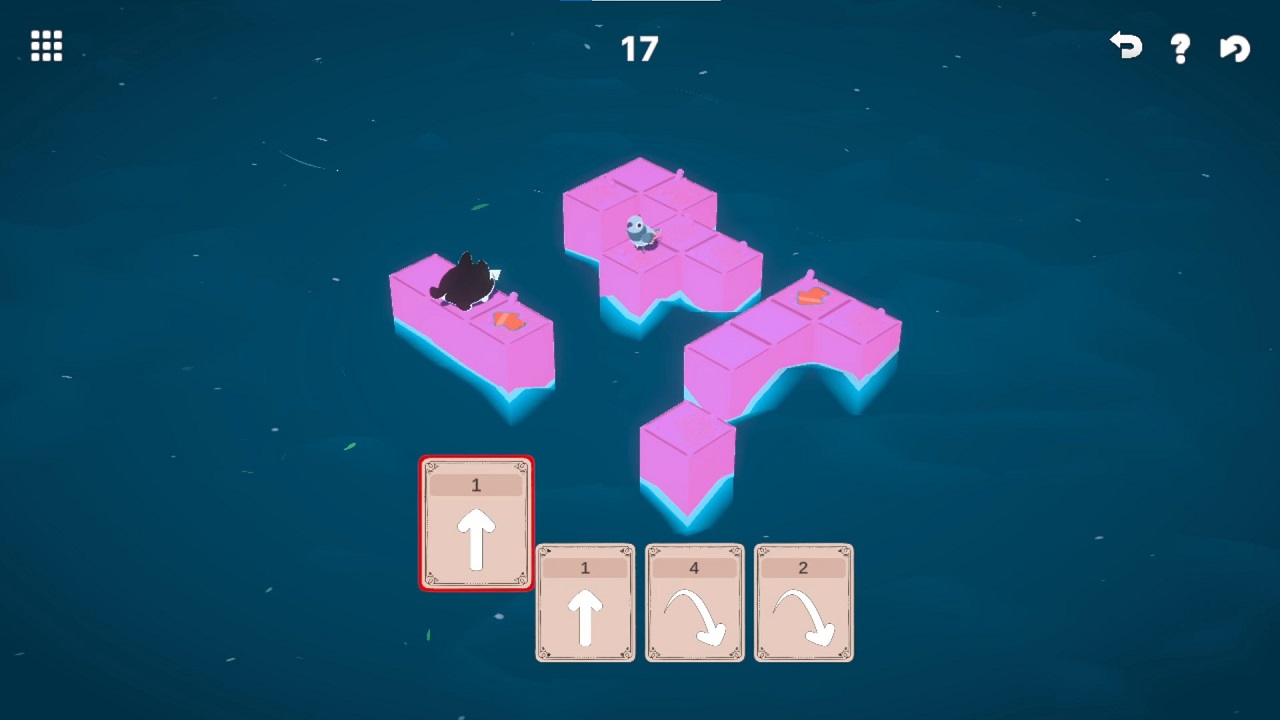Play the selected '1' forward card

point(476,523)
